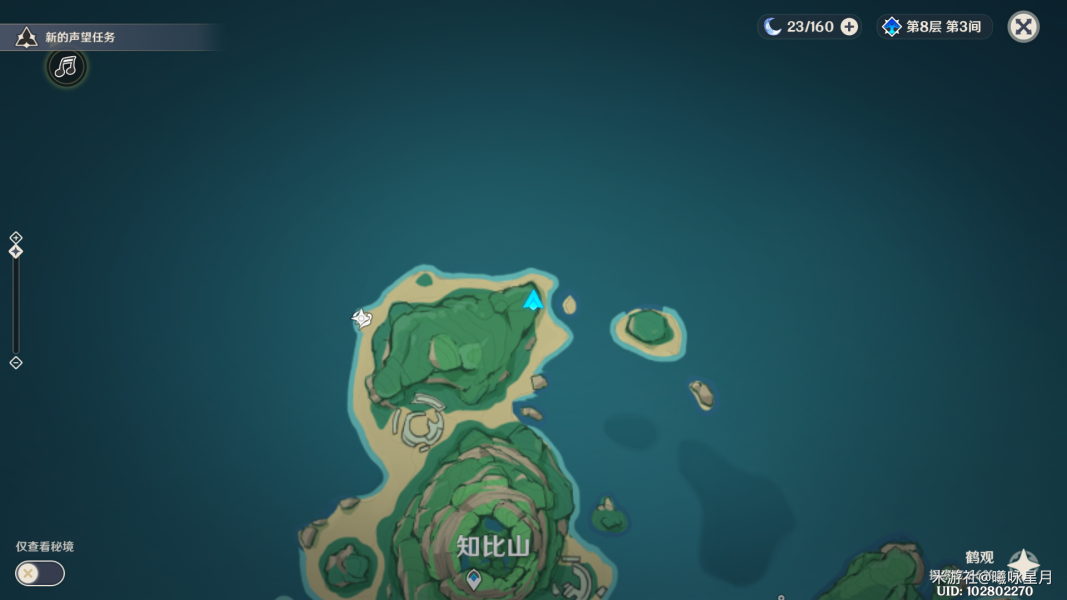Open the 新的声望任务 quest tracker
Viewport: 1067px width, 600px height.
coord(80,38)
